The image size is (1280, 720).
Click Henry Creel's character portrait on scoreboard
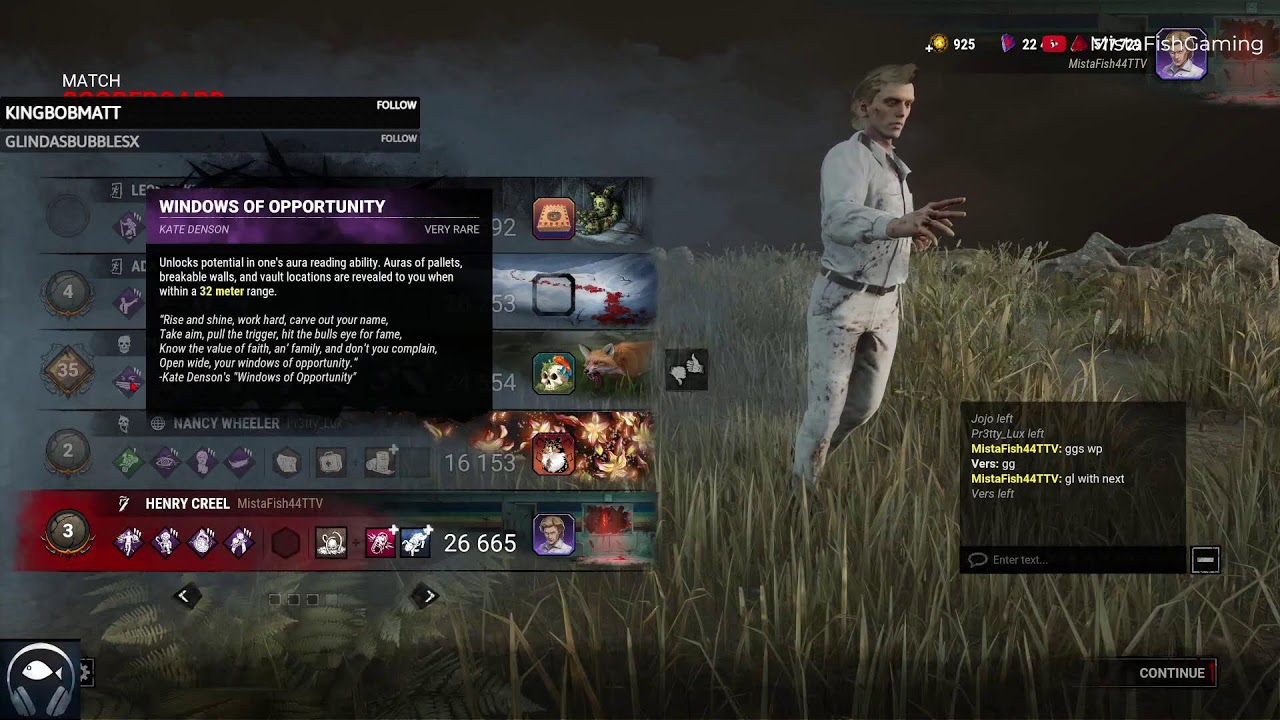[554, 535]
